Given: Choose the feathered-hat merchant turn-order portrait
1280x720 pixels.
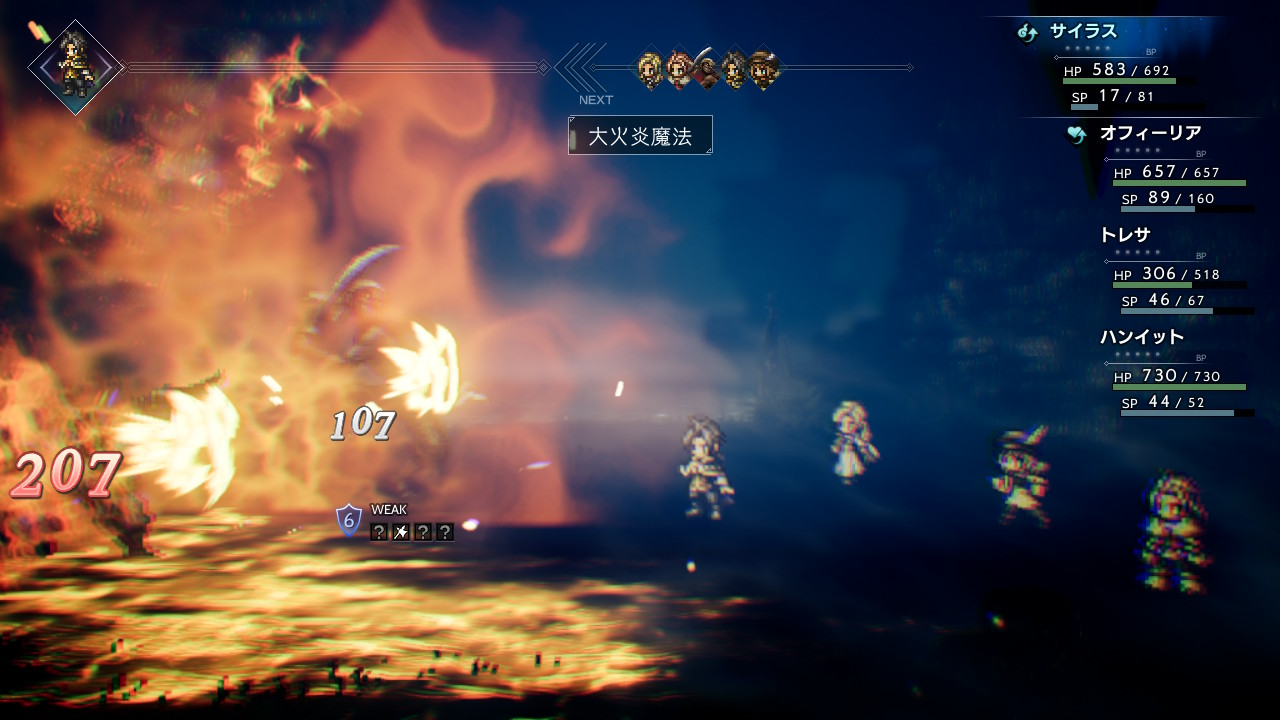Looking at the screenshot, I should click(764, 68).
